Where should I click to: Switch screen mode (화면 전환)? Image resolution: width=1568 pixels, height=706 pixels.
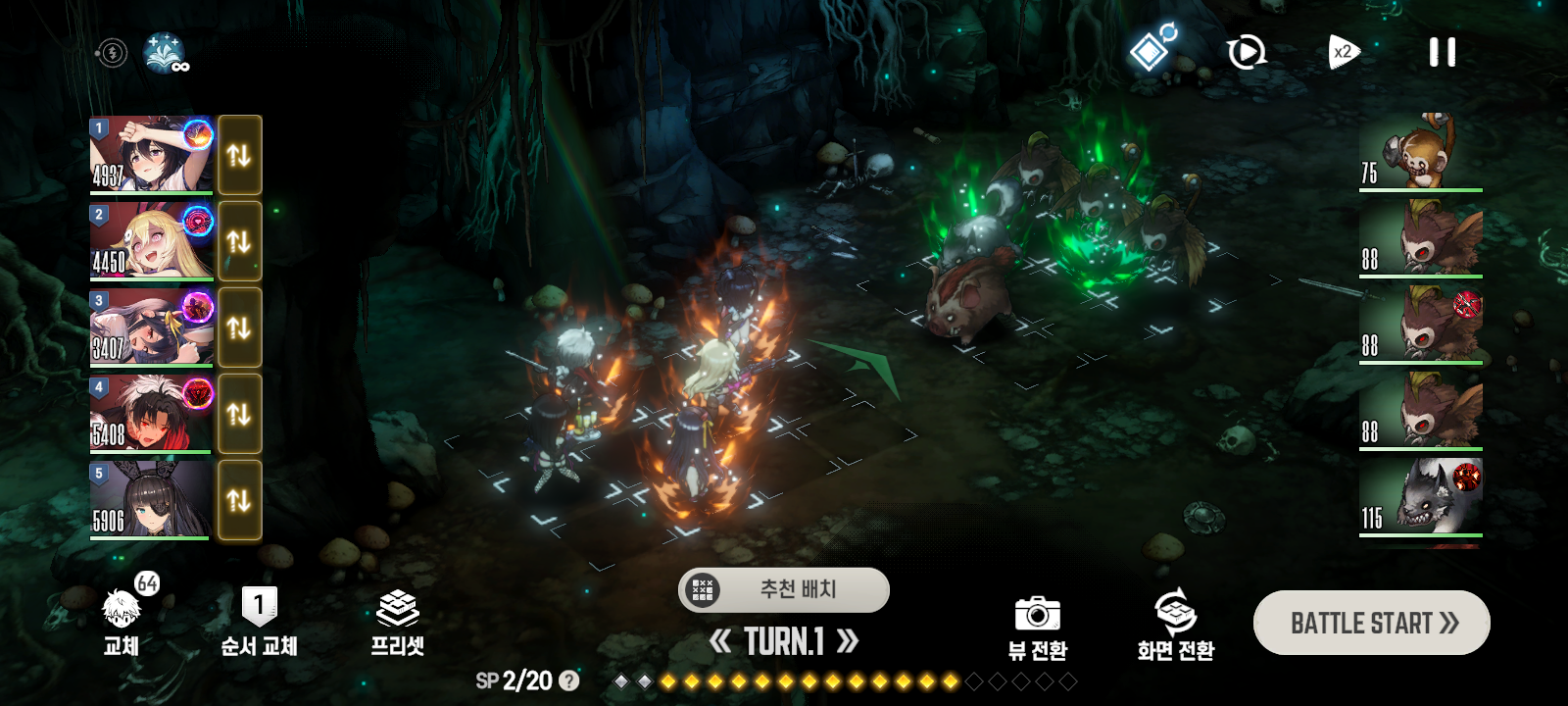(x=1175, y=629)
